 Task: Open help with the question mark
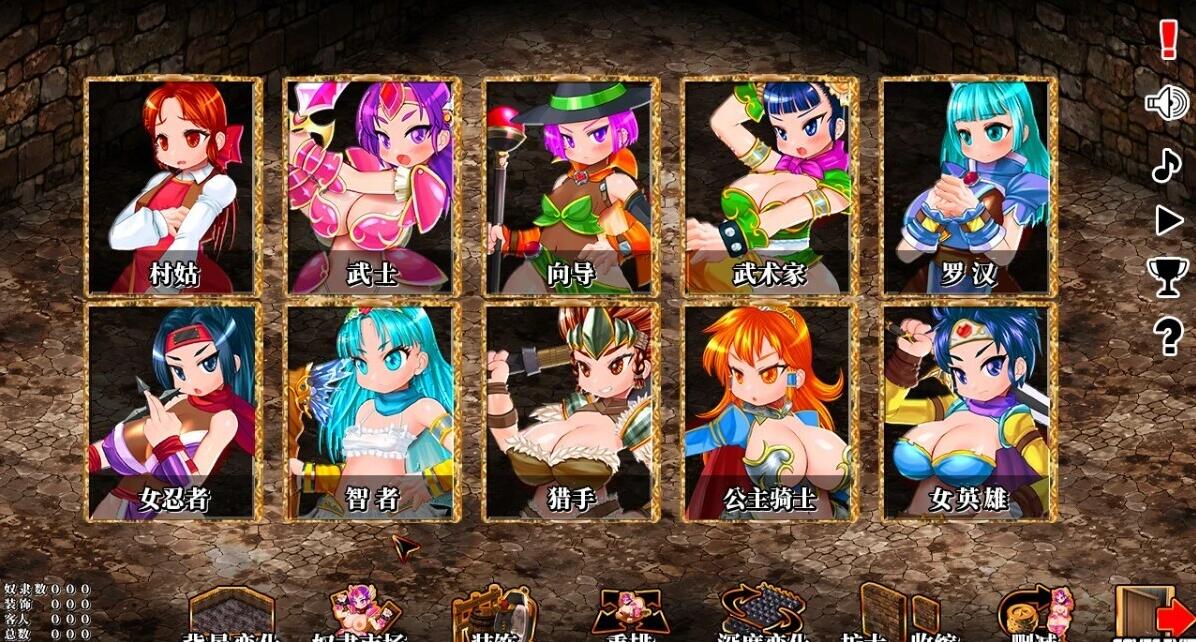(x=1168, y=336)
